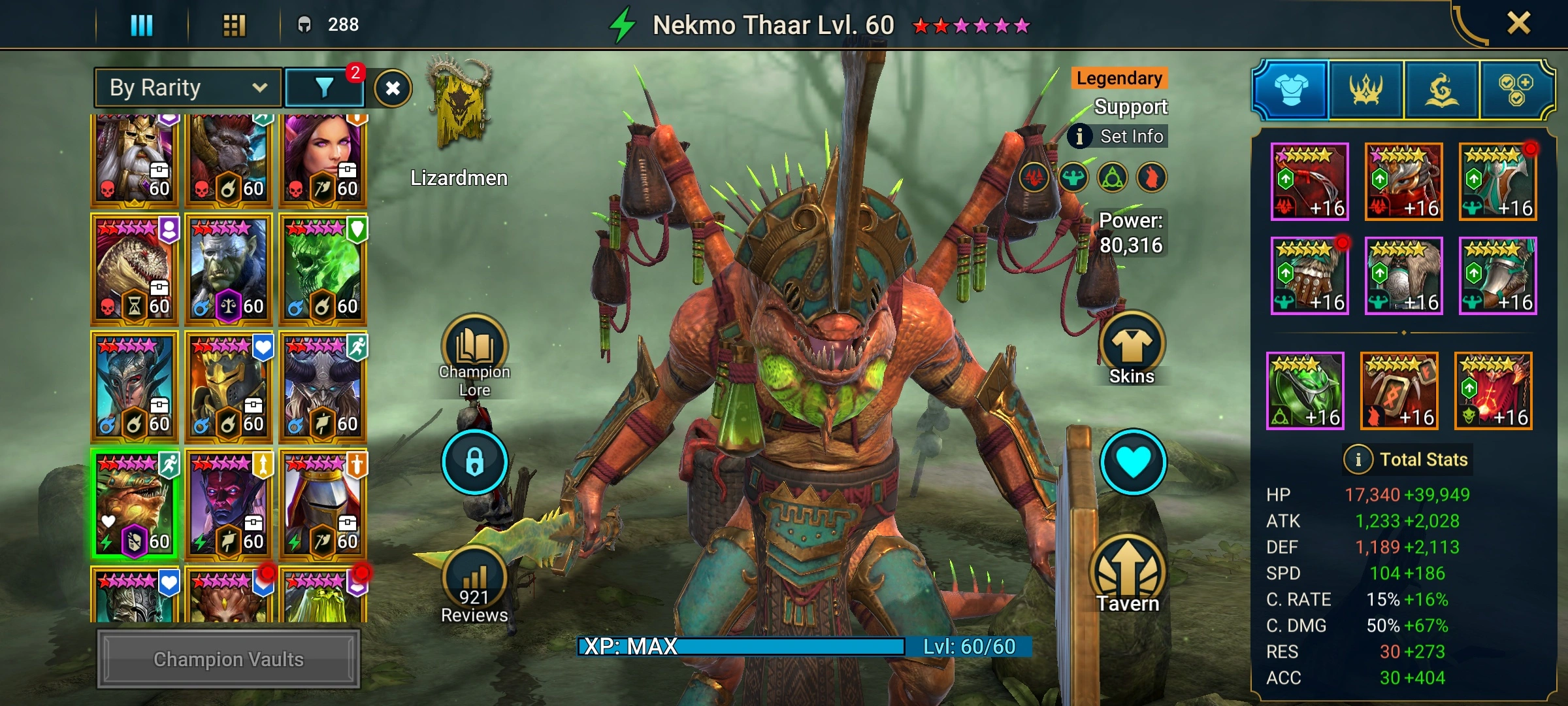The height and width of the screenshot is (706, 1568).
Task: Close the champion screen with the X
Action: pyautogui.click(x=1518, y=24)
